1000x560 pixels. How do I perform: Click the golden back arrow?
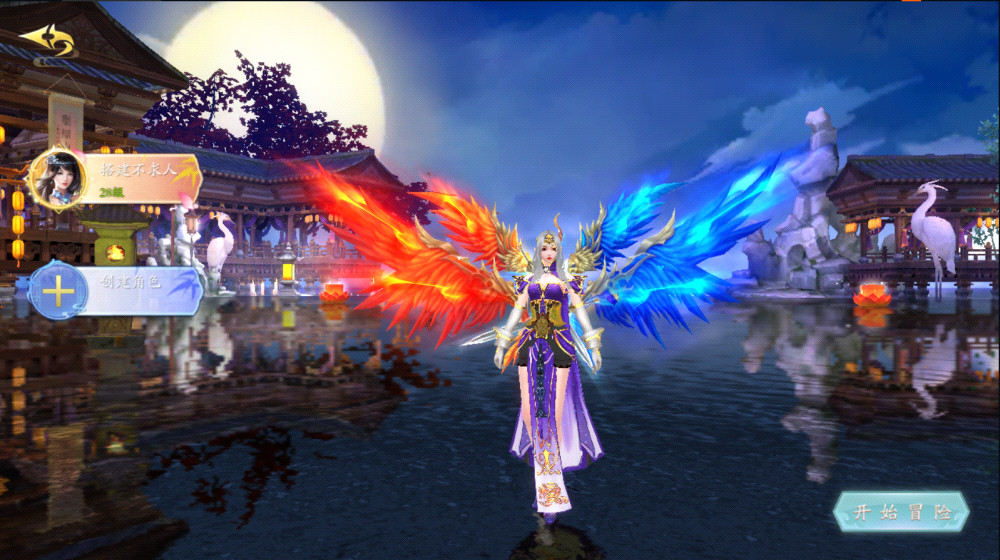click(x=47, y=41)
